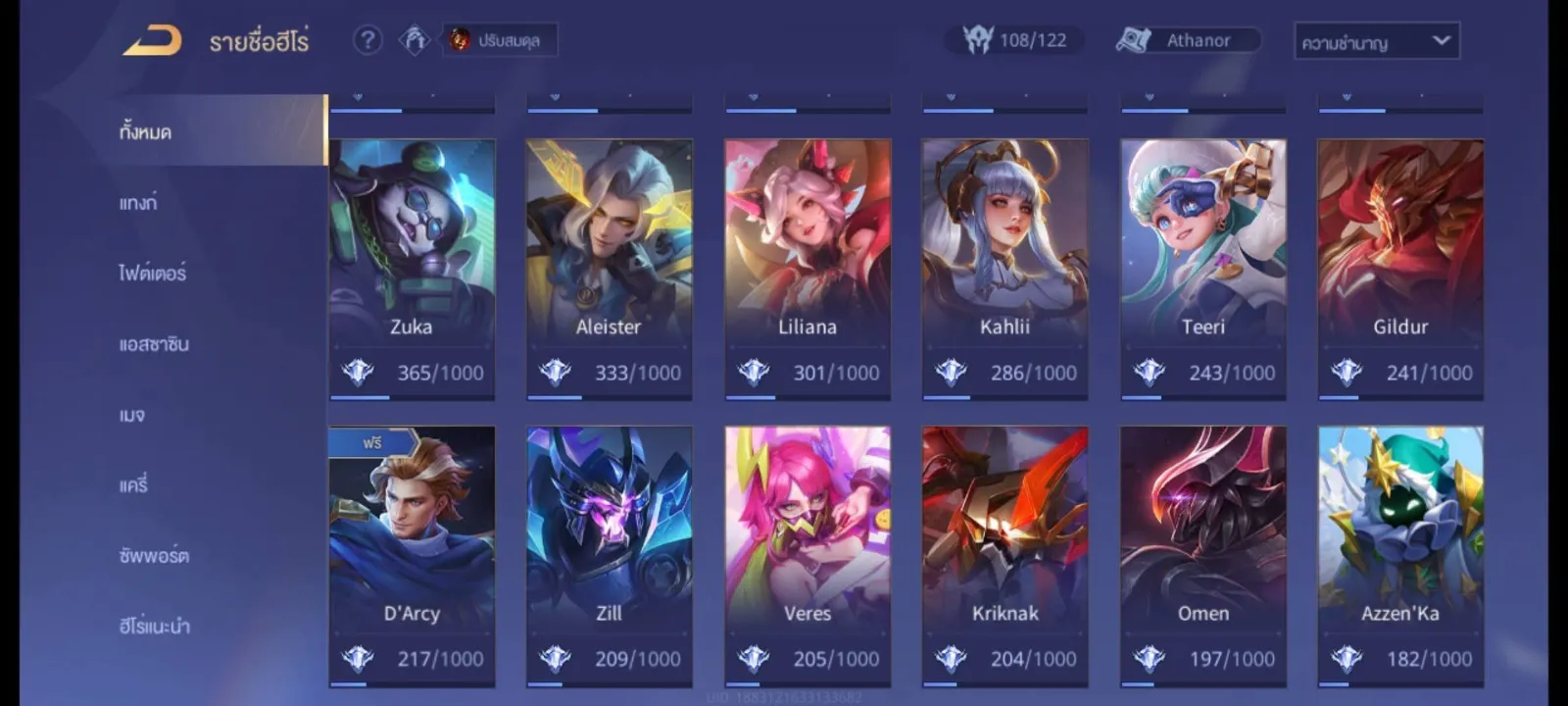The image size is (1568, 706).
Task: Open the question mark help icon
Action: (x=367, y=40)
